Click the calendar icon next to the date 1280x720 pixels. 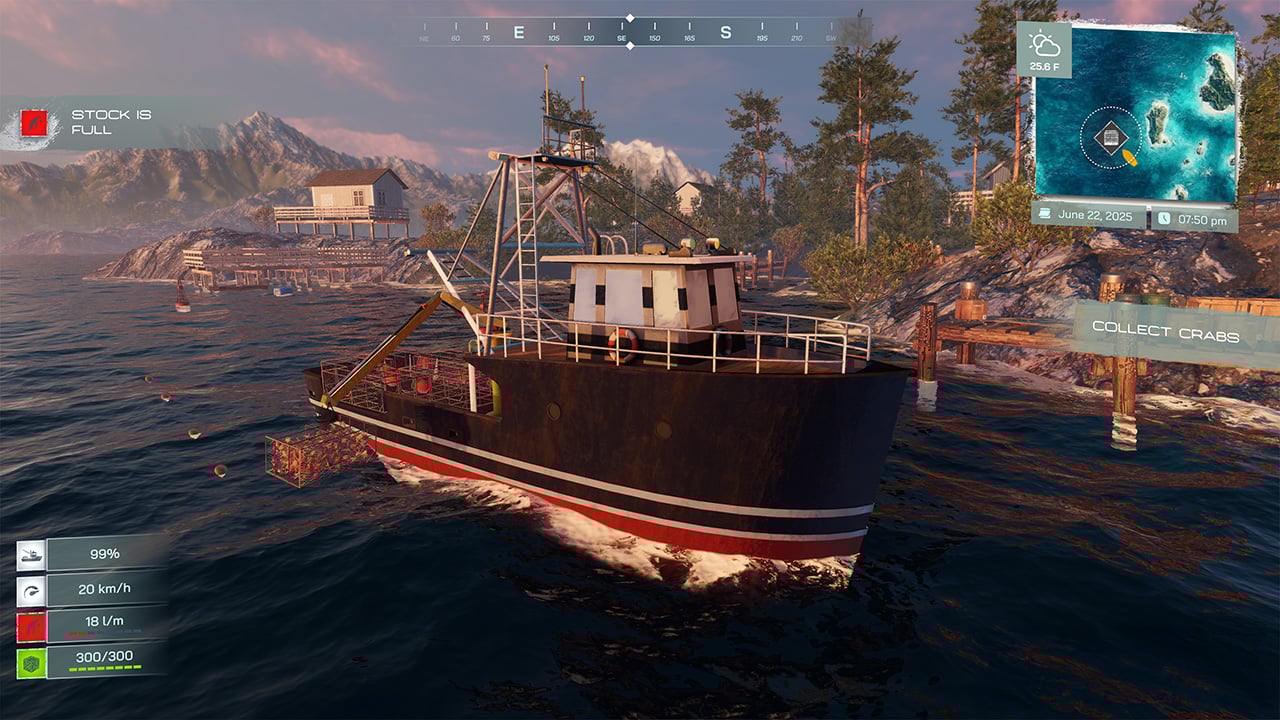[x=1043, y=213]
